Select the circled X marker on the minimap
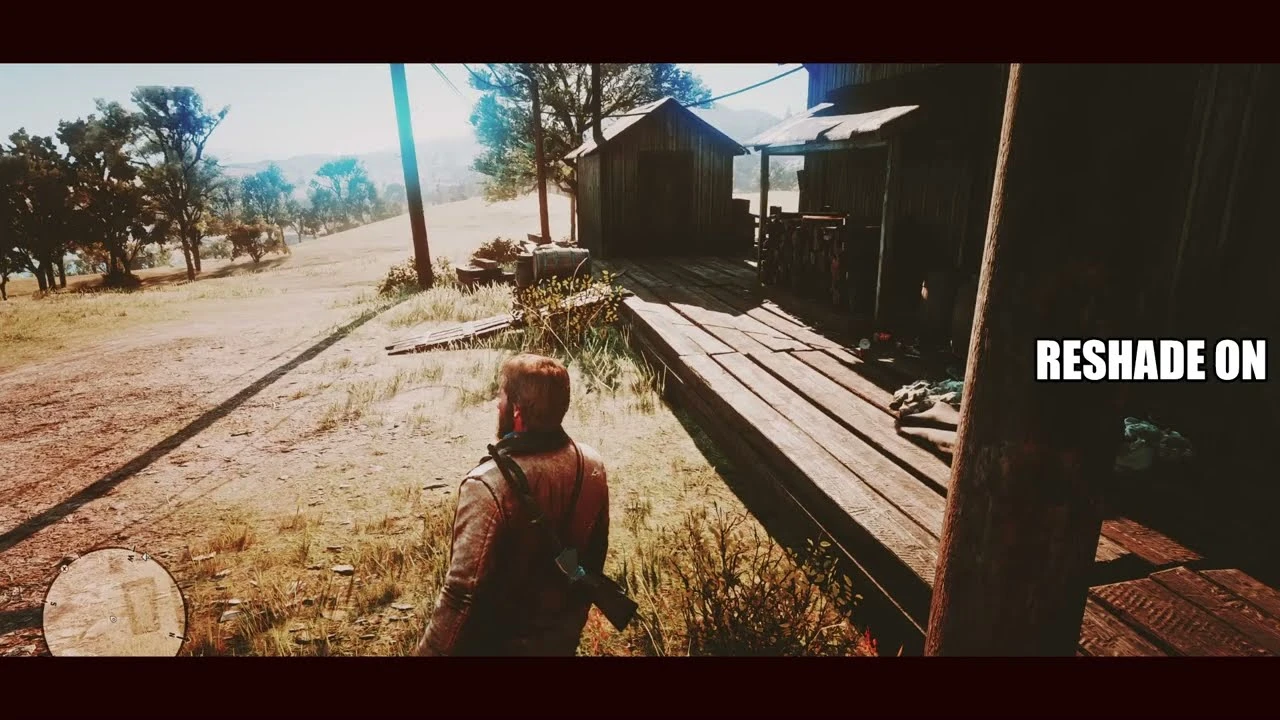This screenshot has width=1280, height=720. (x=65, y=569)
